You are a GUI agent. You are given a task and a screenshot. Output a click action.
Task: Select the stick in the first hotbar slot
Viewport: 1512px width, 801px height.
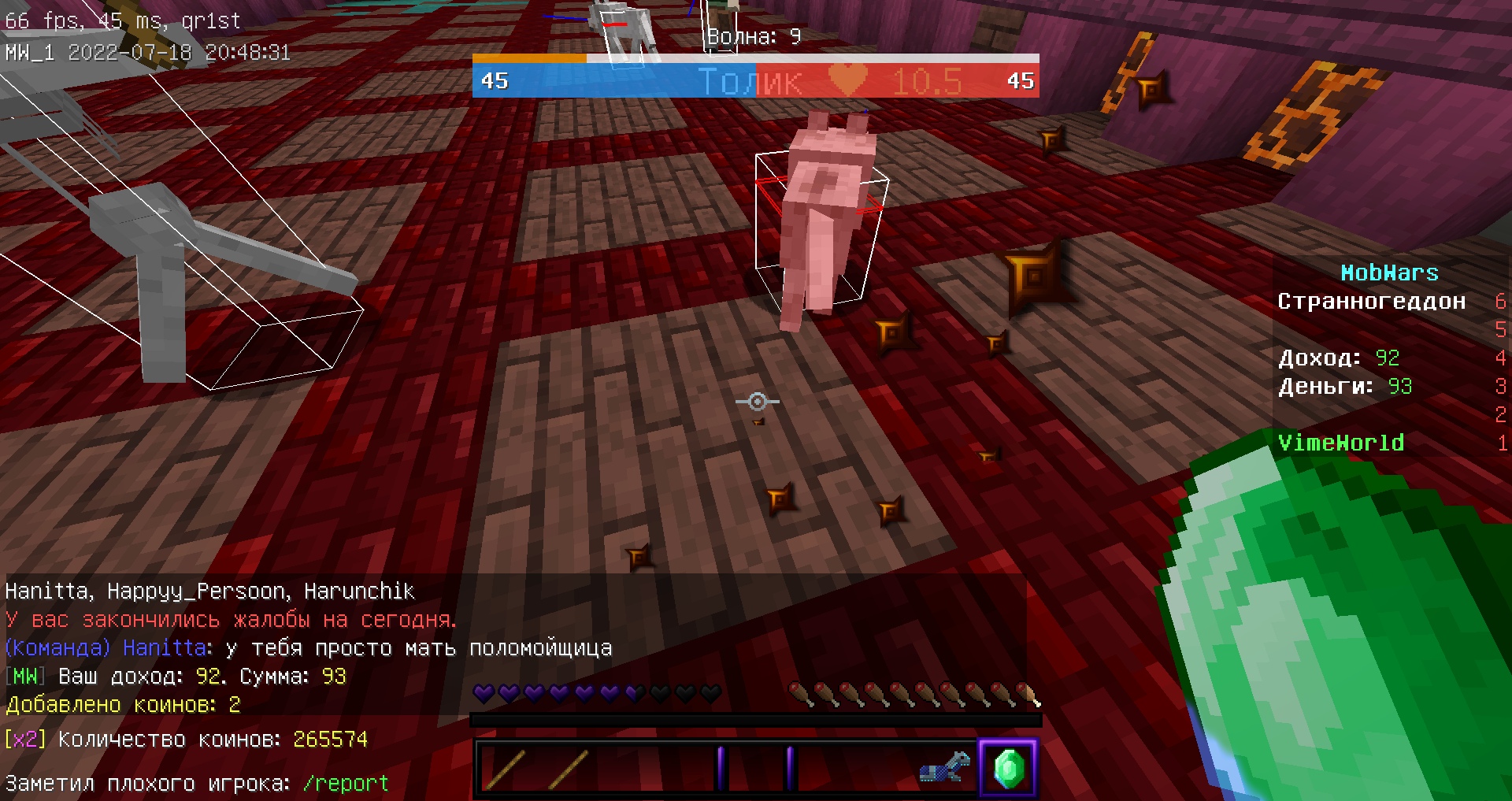pyautogui.click(x=506, y=768)
